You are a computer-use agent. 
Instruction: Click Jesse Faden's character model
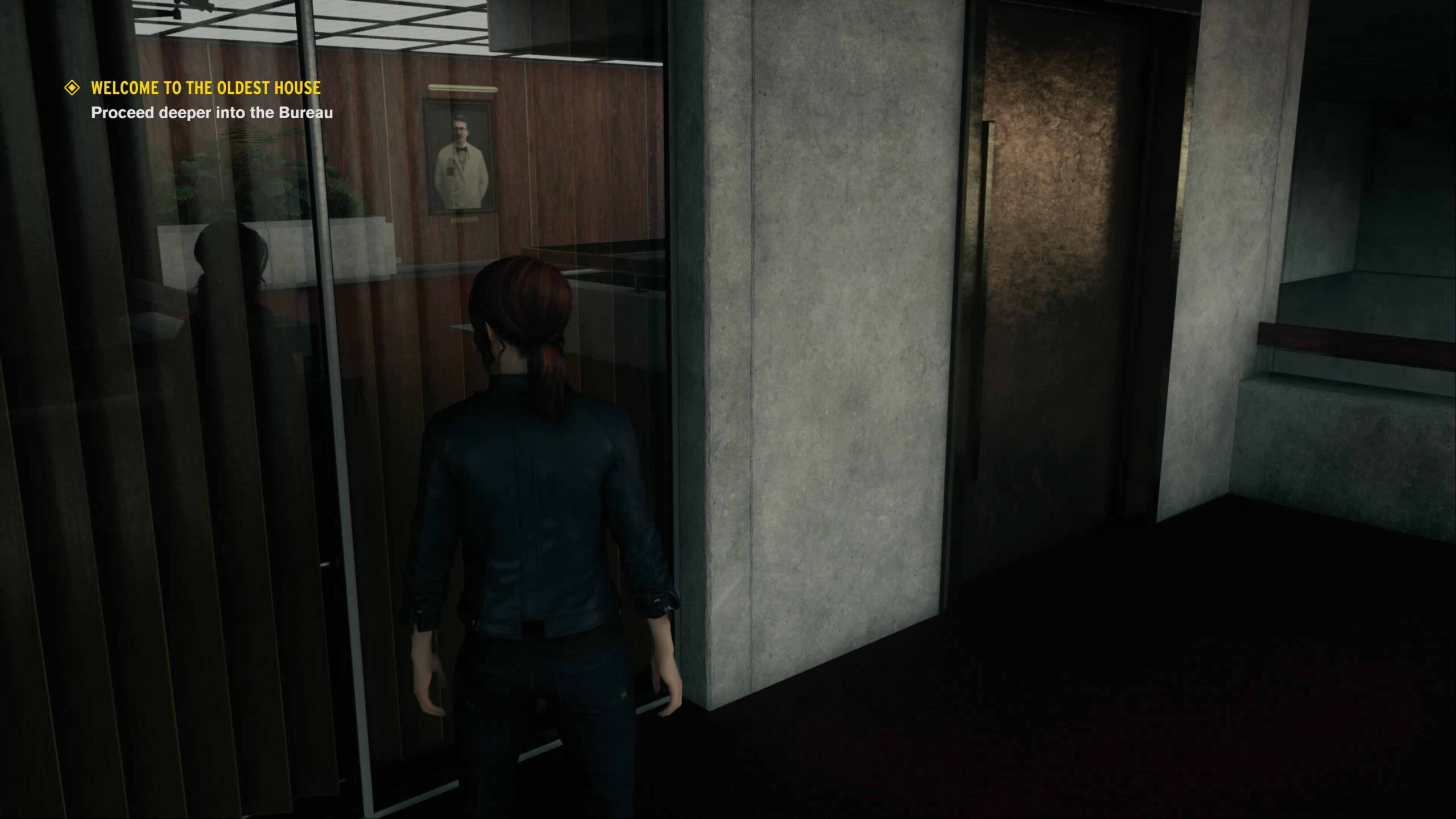click(x=540, y=483)
